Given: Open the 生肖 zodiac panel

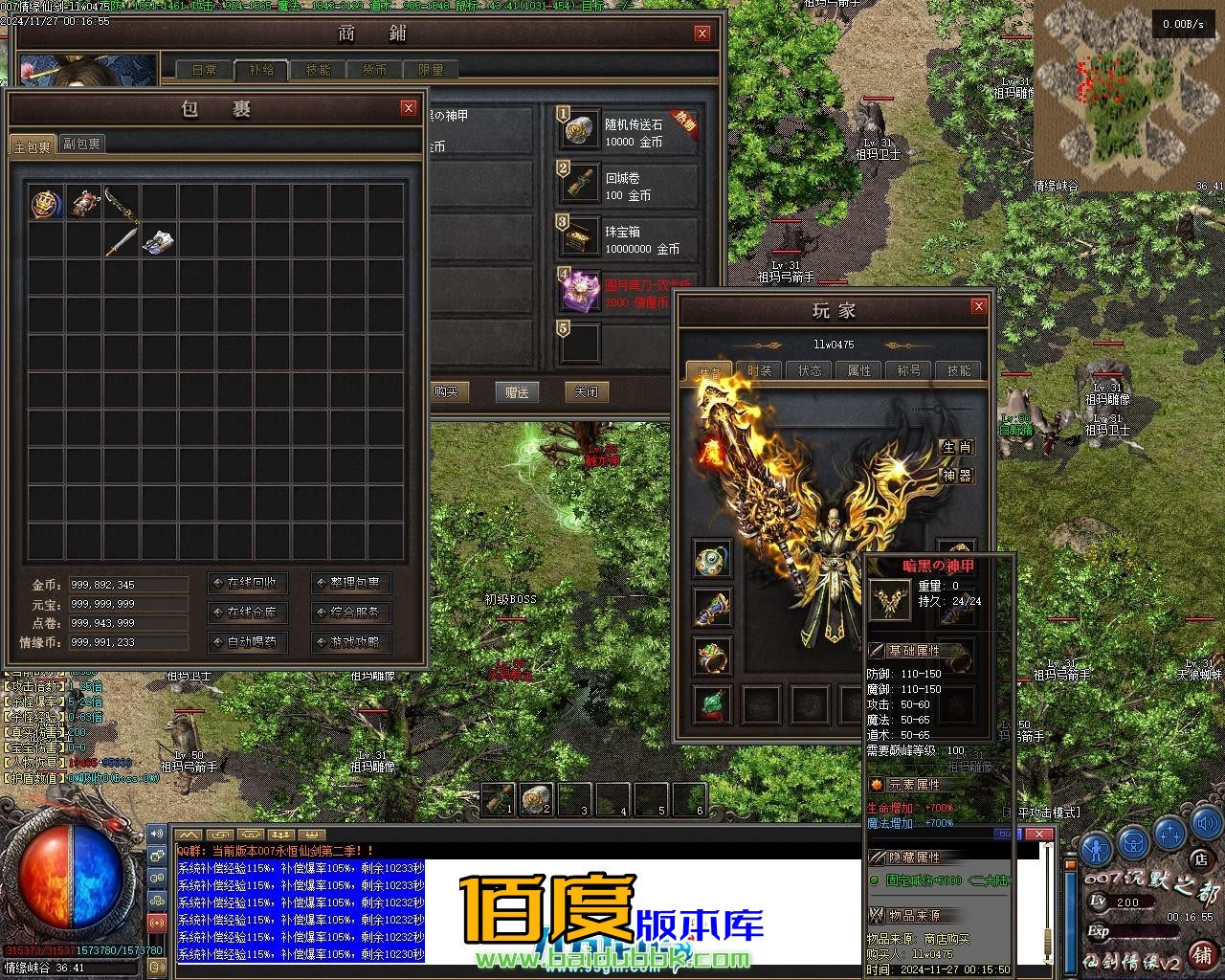Looking at the screenshot, I should pyautogui.click(x=956, y=447).
